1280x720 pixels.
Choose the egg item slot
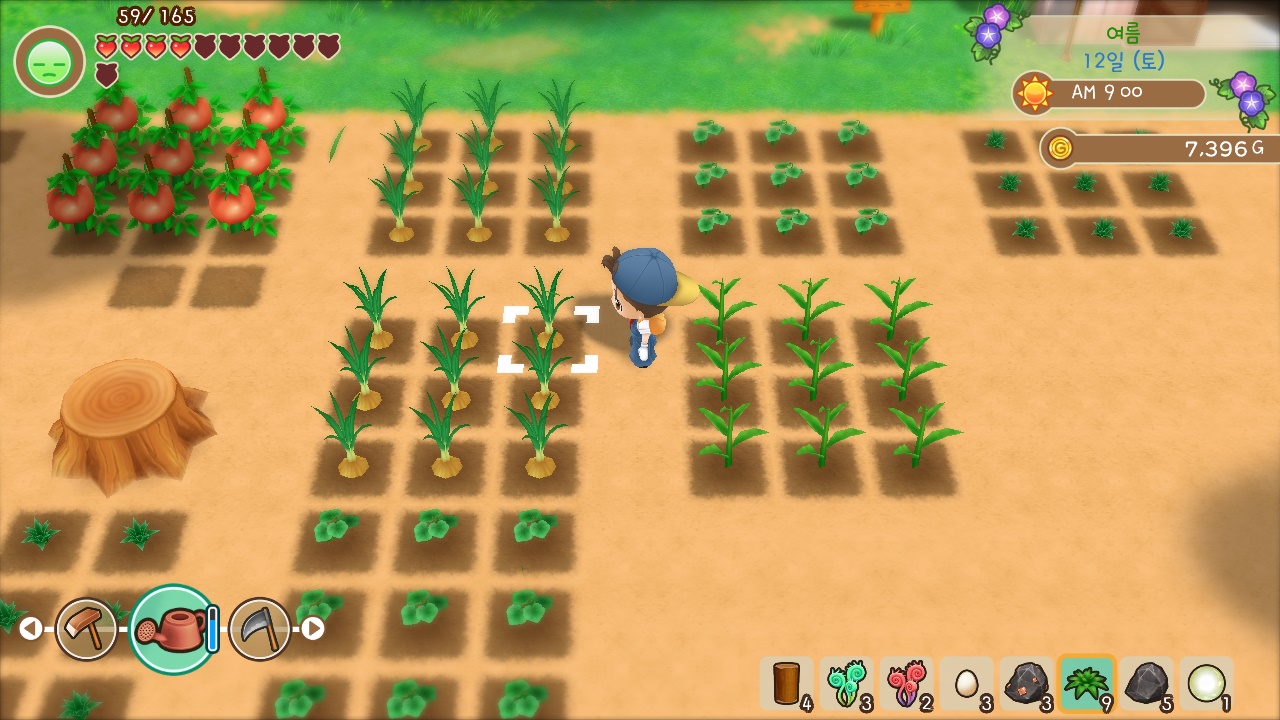click(966, 684)
